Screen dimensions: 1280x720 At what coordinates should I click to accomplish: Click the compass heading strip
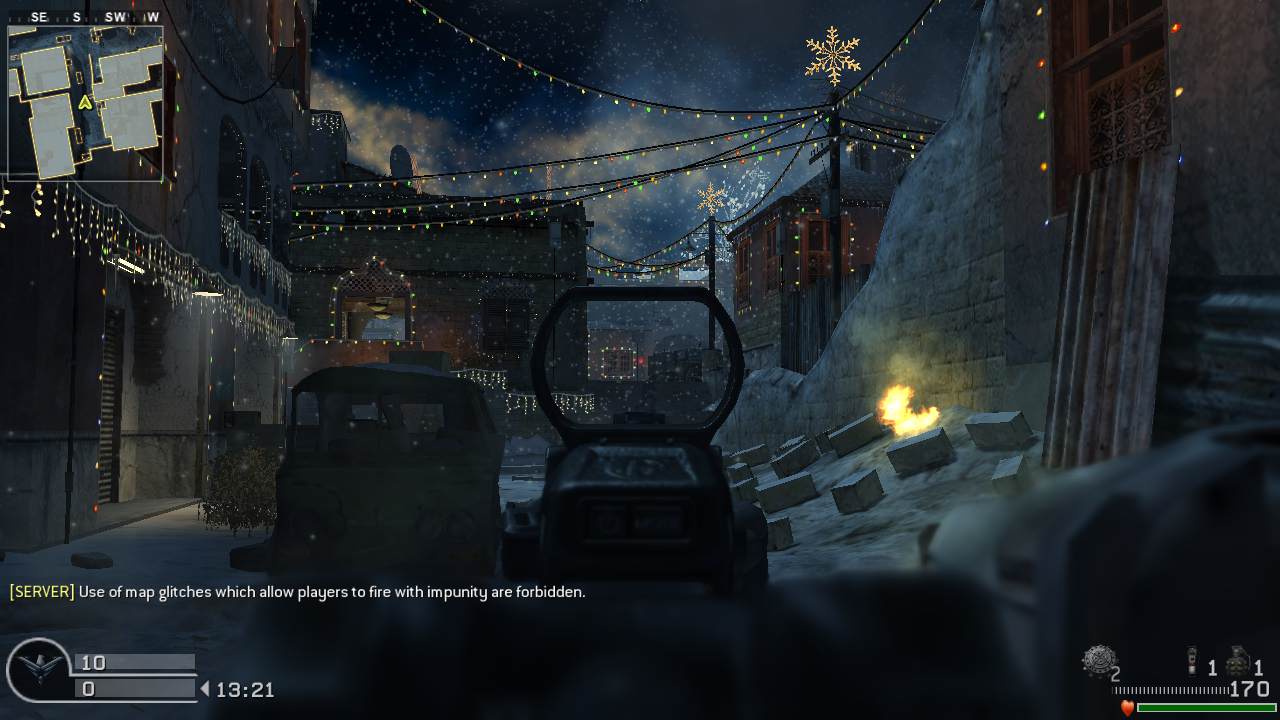click(x=86, y=17)
